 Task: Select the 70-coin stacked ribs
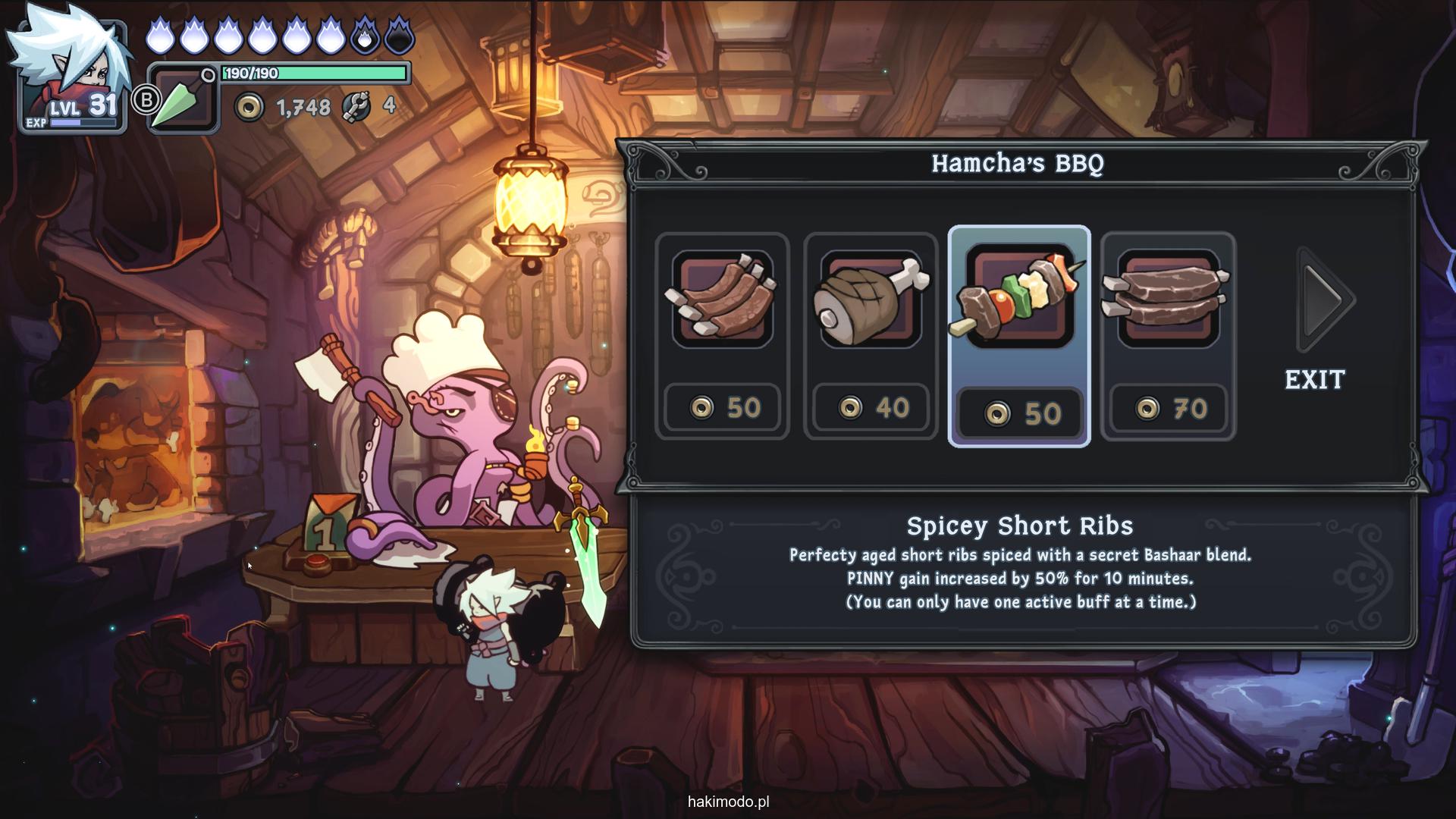click(1168, 335)
